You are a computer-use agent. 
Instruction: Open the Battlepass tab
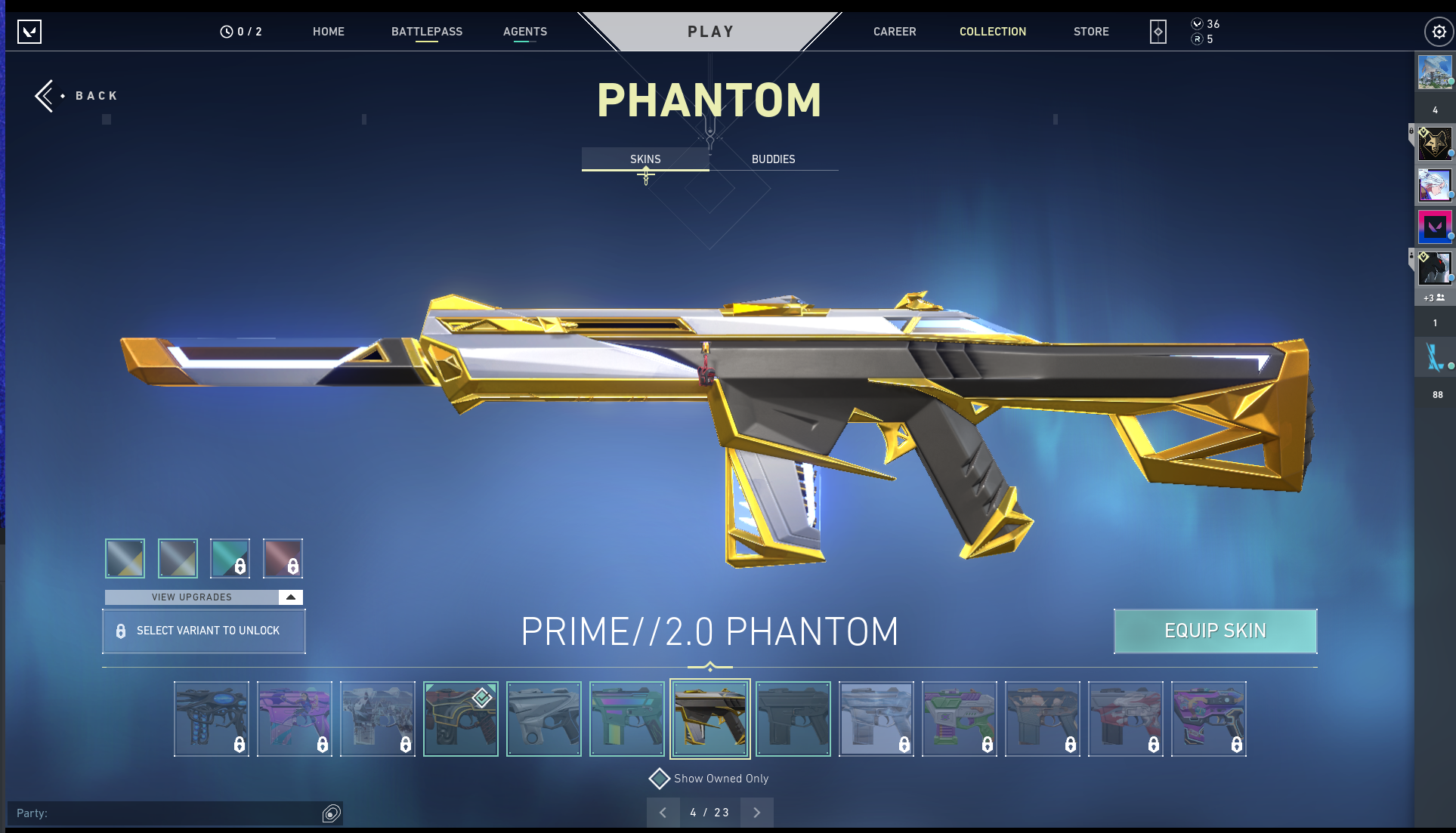click(426, 31)
